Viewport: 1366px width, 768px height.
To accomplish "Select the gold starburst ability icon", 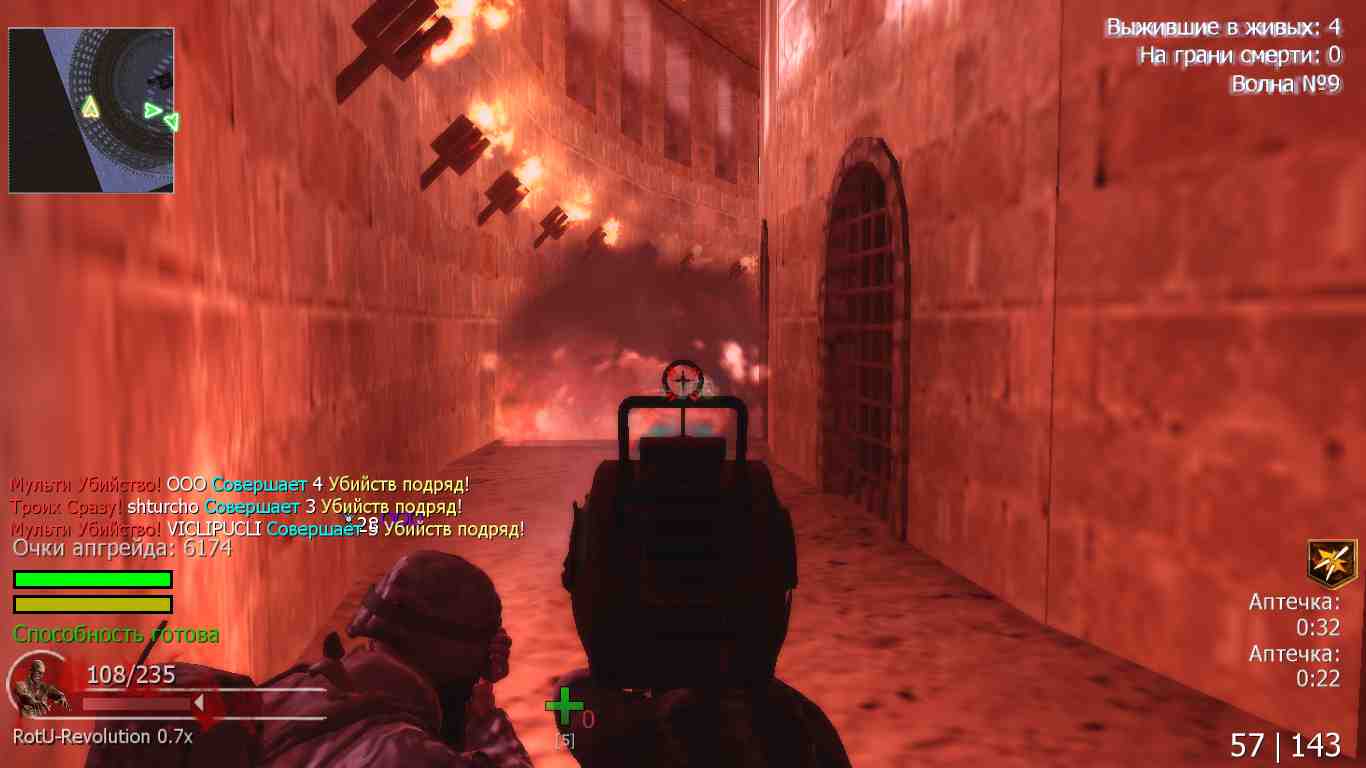I will coord(1332,563).
